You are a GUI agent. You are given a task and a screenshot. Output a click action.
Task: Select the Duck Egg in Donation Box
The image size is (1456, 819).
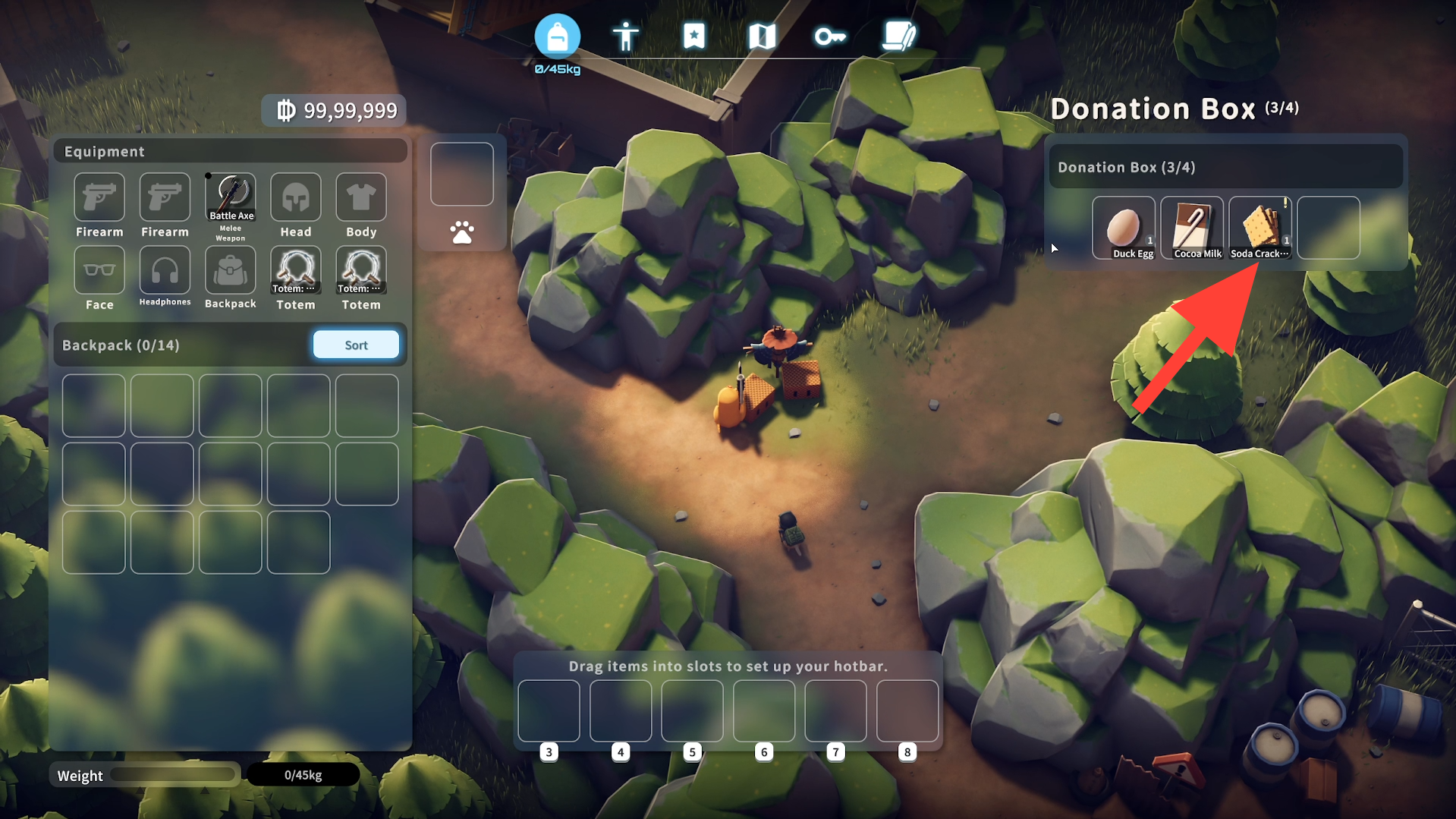[1124, 228]
